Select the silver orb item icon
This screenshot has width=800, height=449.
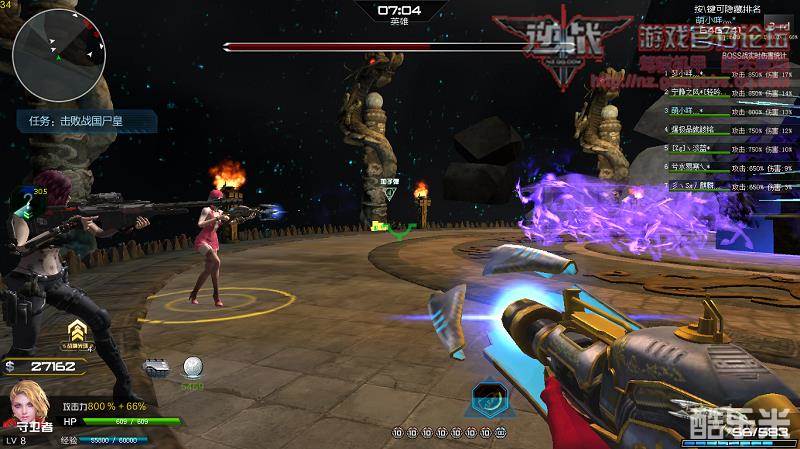pyautogui.click(x=192, y=367)
